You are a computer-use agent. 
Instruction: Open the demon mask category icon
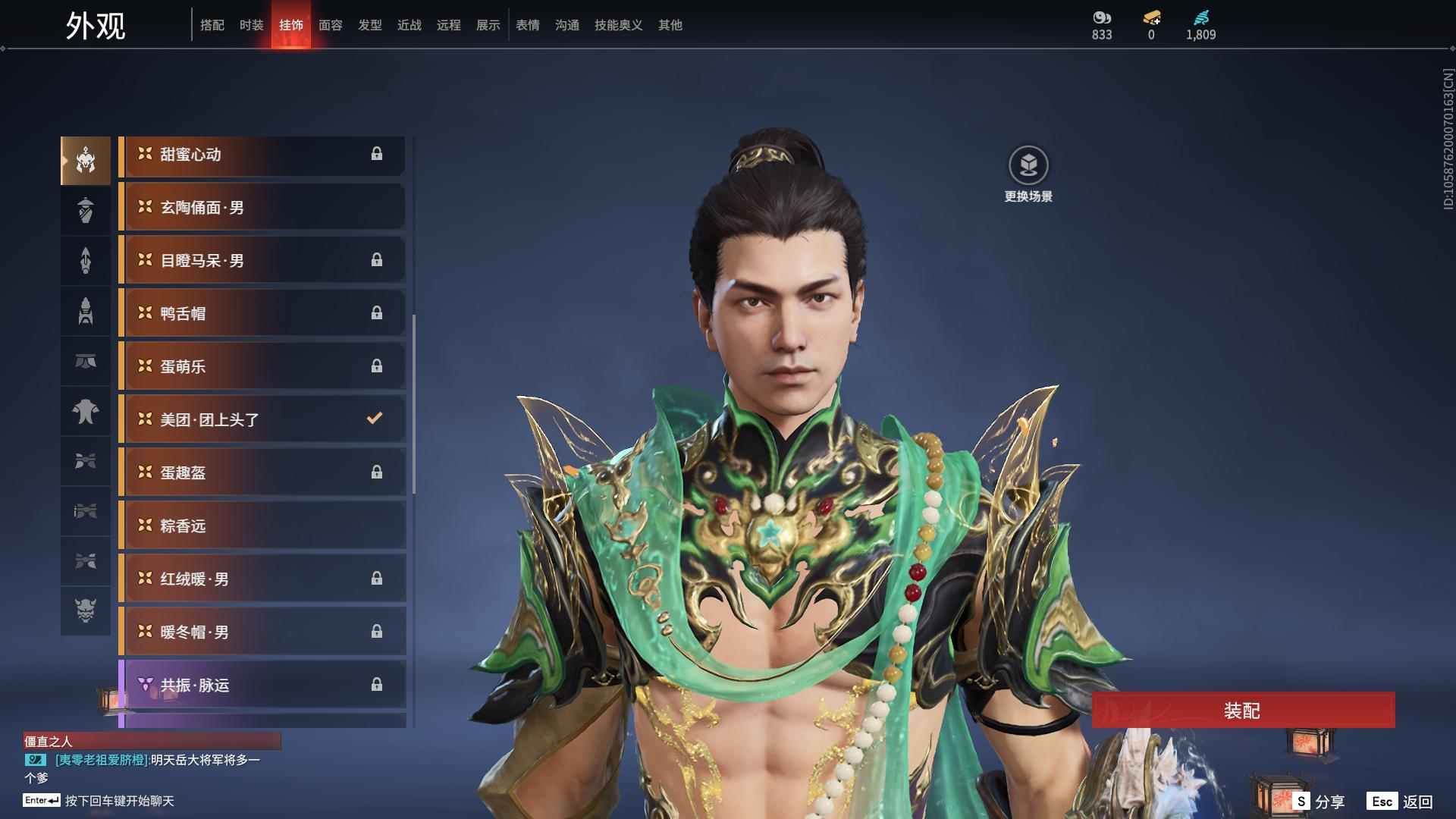(x=86, y=610)
